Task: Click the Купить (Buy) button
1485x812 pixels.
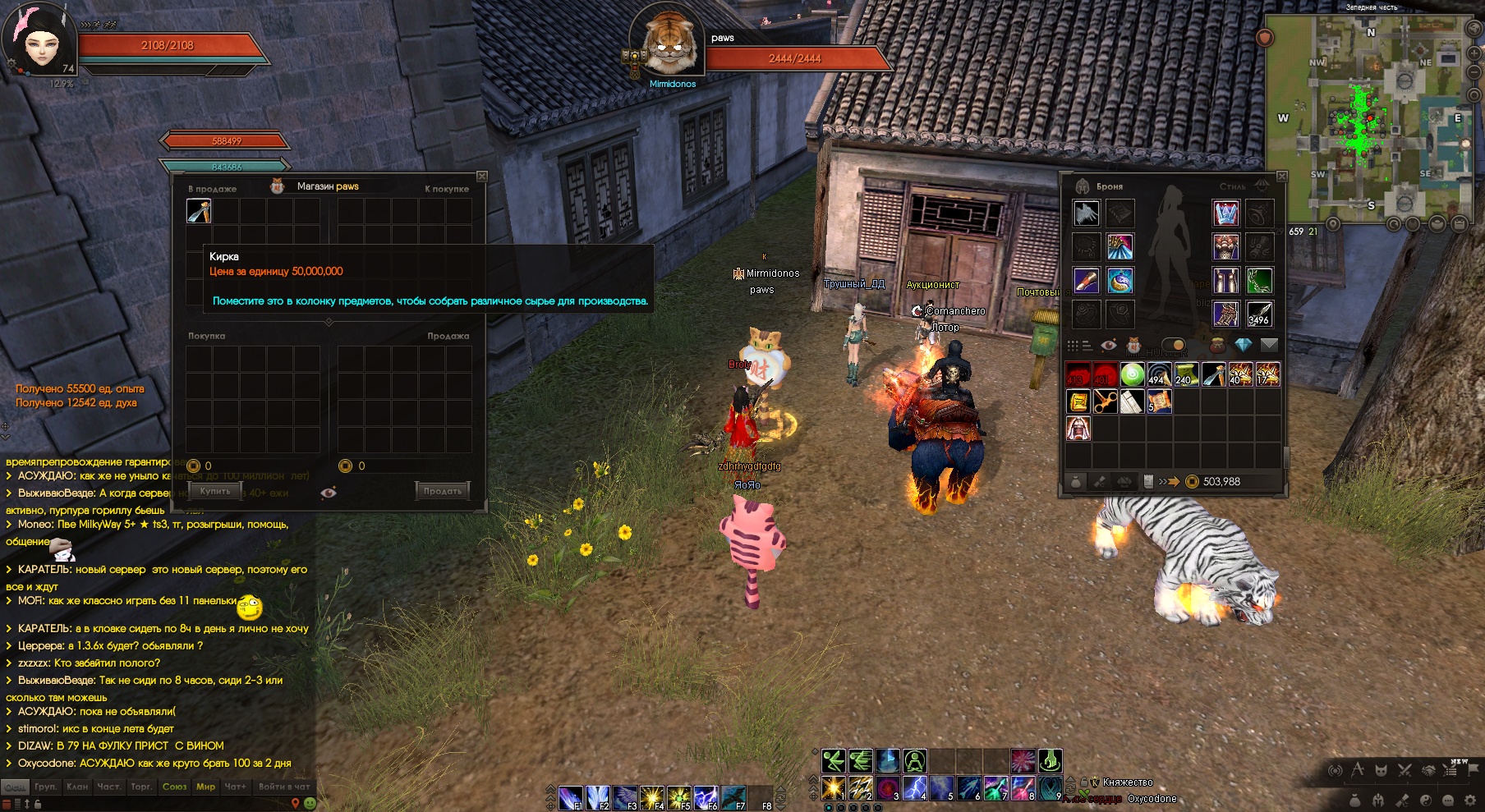Action: 215,491
